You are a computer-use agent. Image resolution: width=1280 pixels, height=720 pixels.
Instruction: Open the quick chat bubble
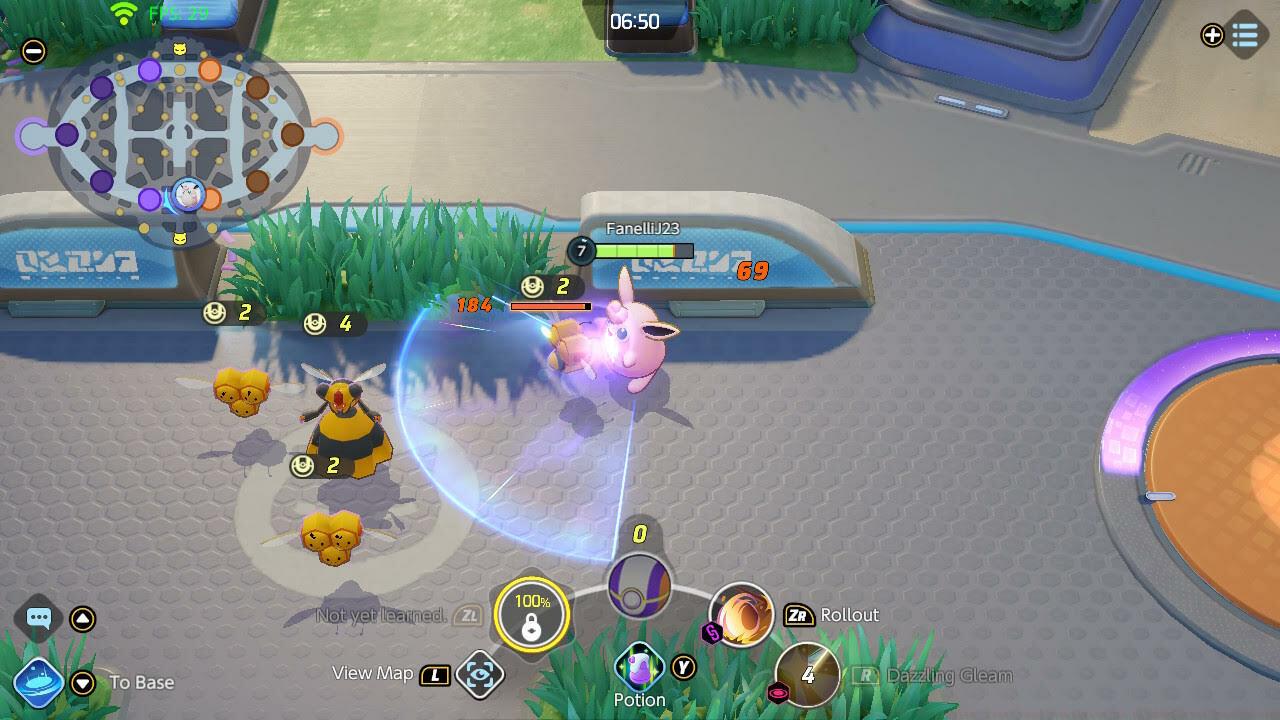coord(39,618)
